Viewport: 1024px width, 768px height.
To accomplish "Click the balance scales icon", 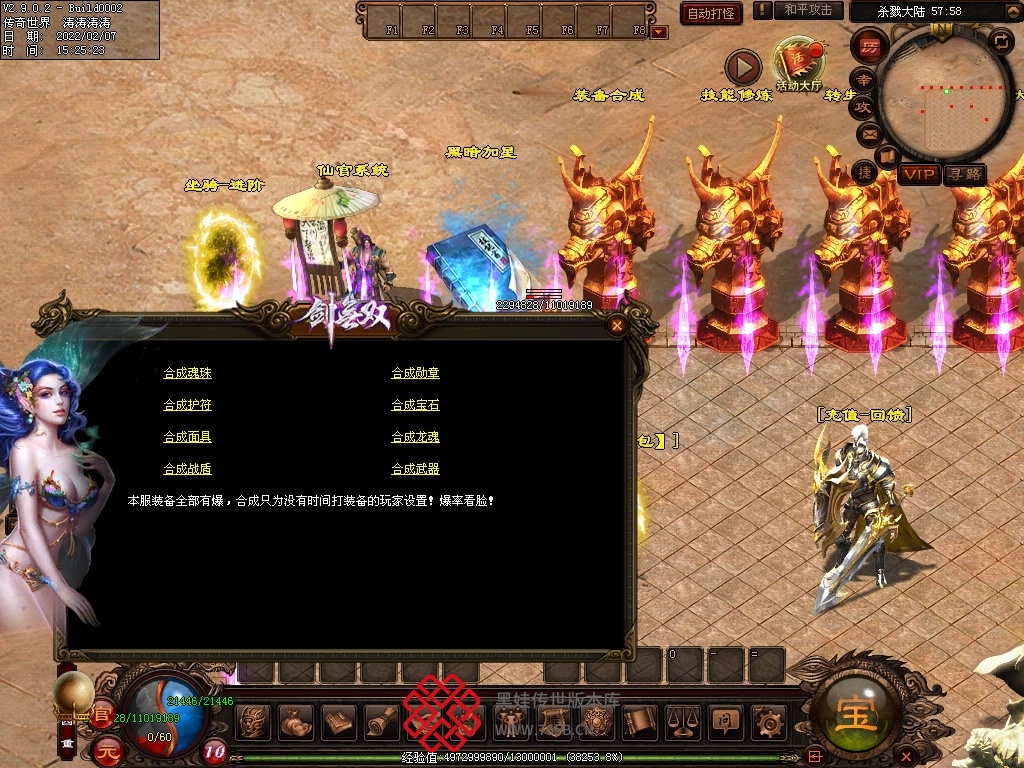I will pyautogui.click(x=682, y=720).
